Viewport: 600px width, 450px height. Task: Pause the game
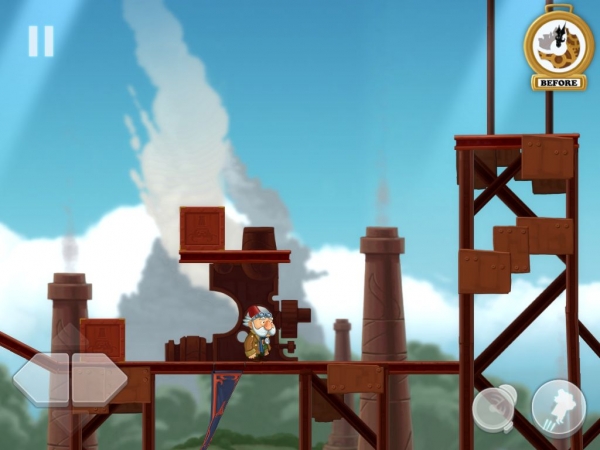pos(41,41)
